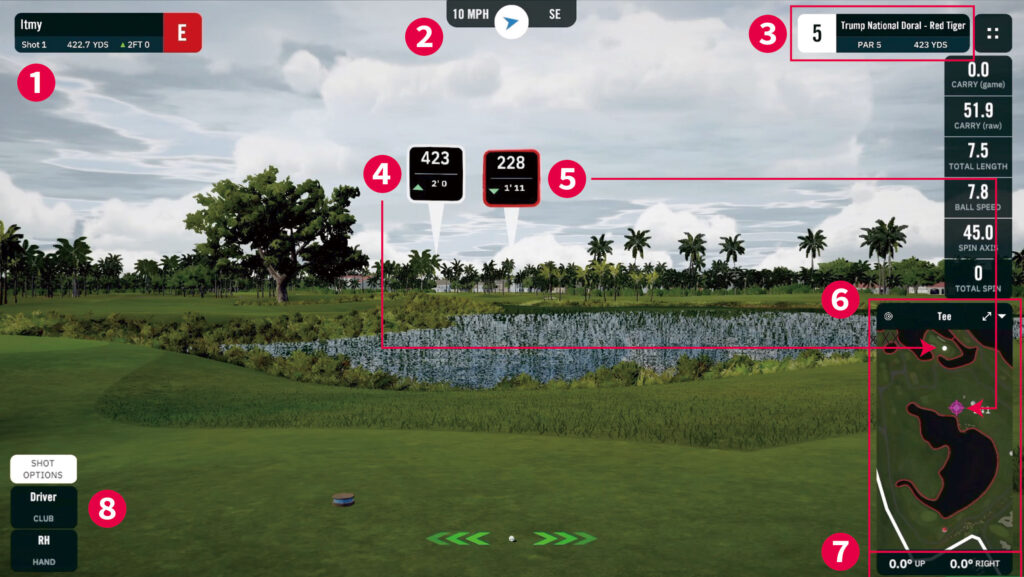
Task: Open the four-dot grid menu
Action: (x=993, y=32)
